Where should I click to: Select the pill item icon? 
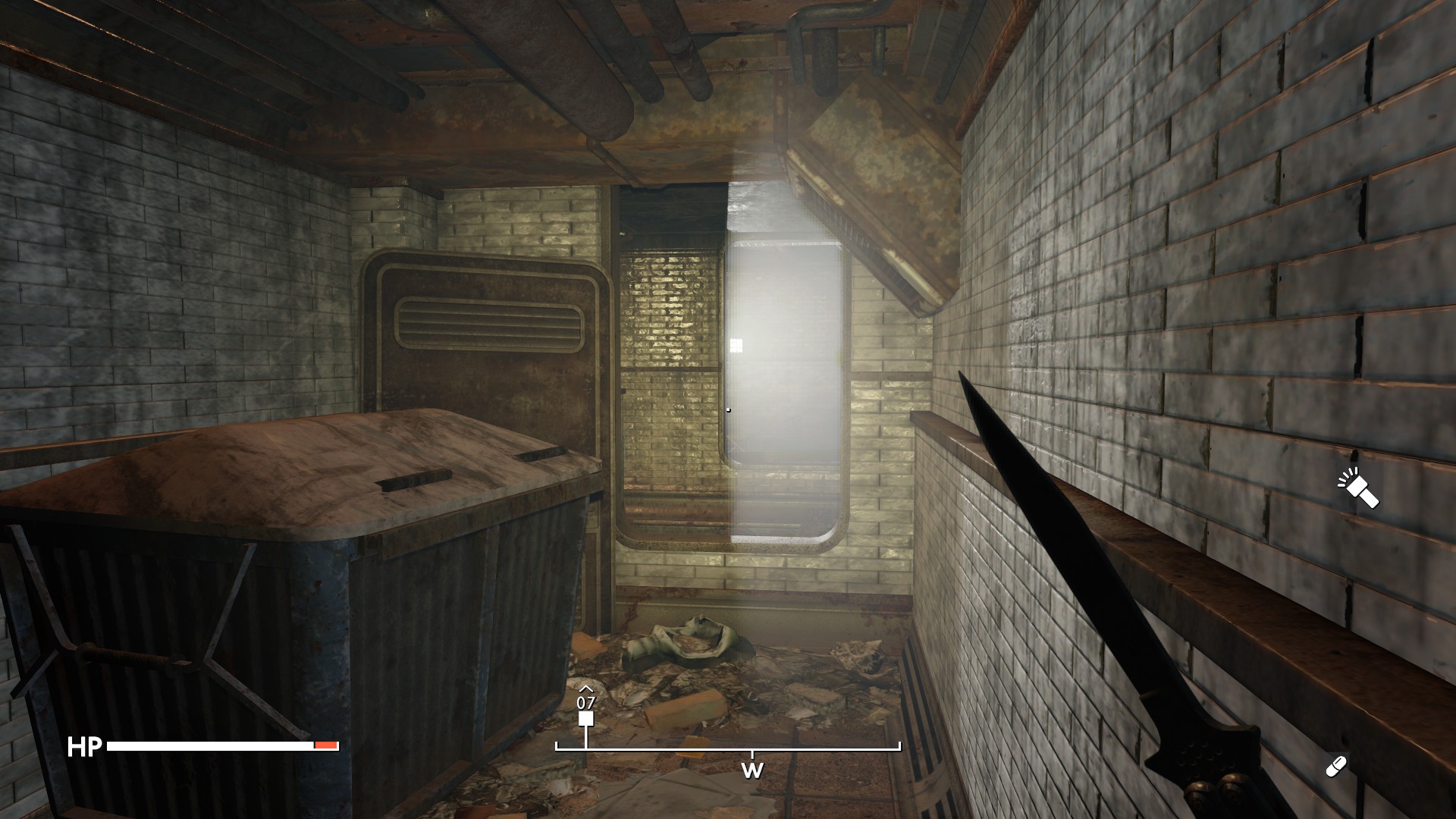(x=1335, y=767)
